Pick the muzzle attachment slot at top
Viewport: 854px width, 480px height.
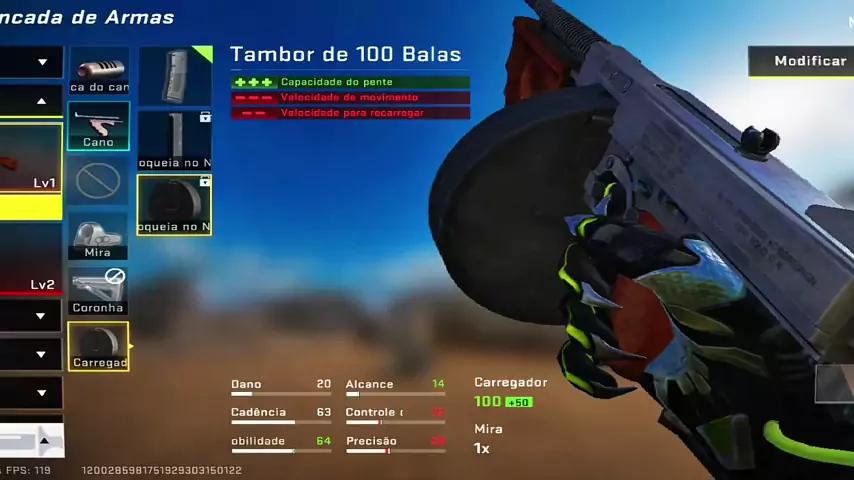click(98, 71)
